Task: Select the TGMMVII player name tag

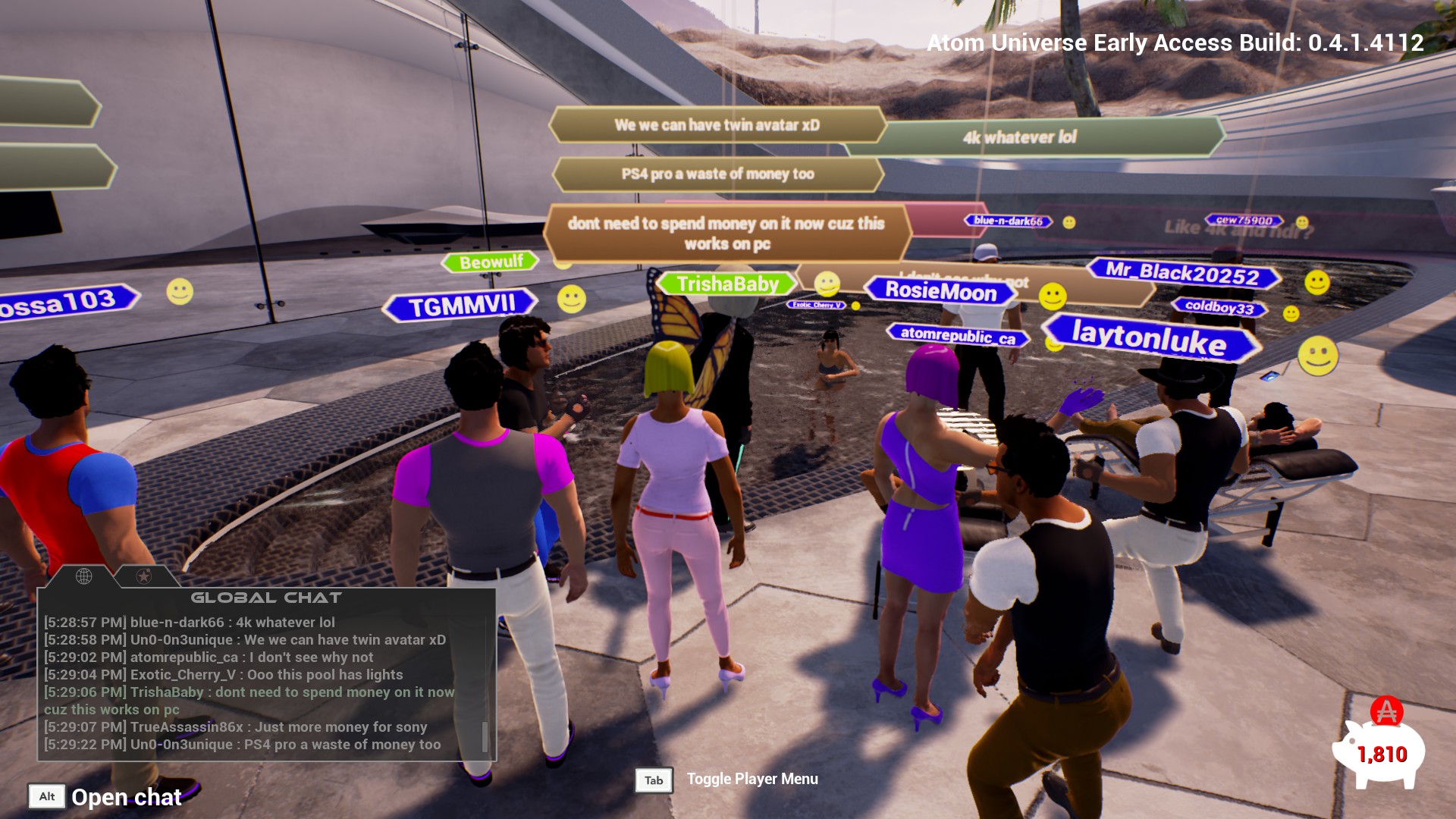Action: (461, 306)
